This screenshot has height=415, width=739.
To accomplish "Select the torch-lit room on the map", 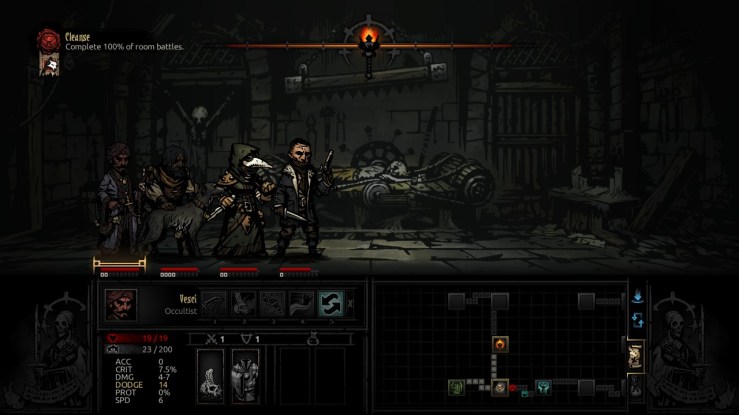I will pyautogui.click(x=500, y=344).
